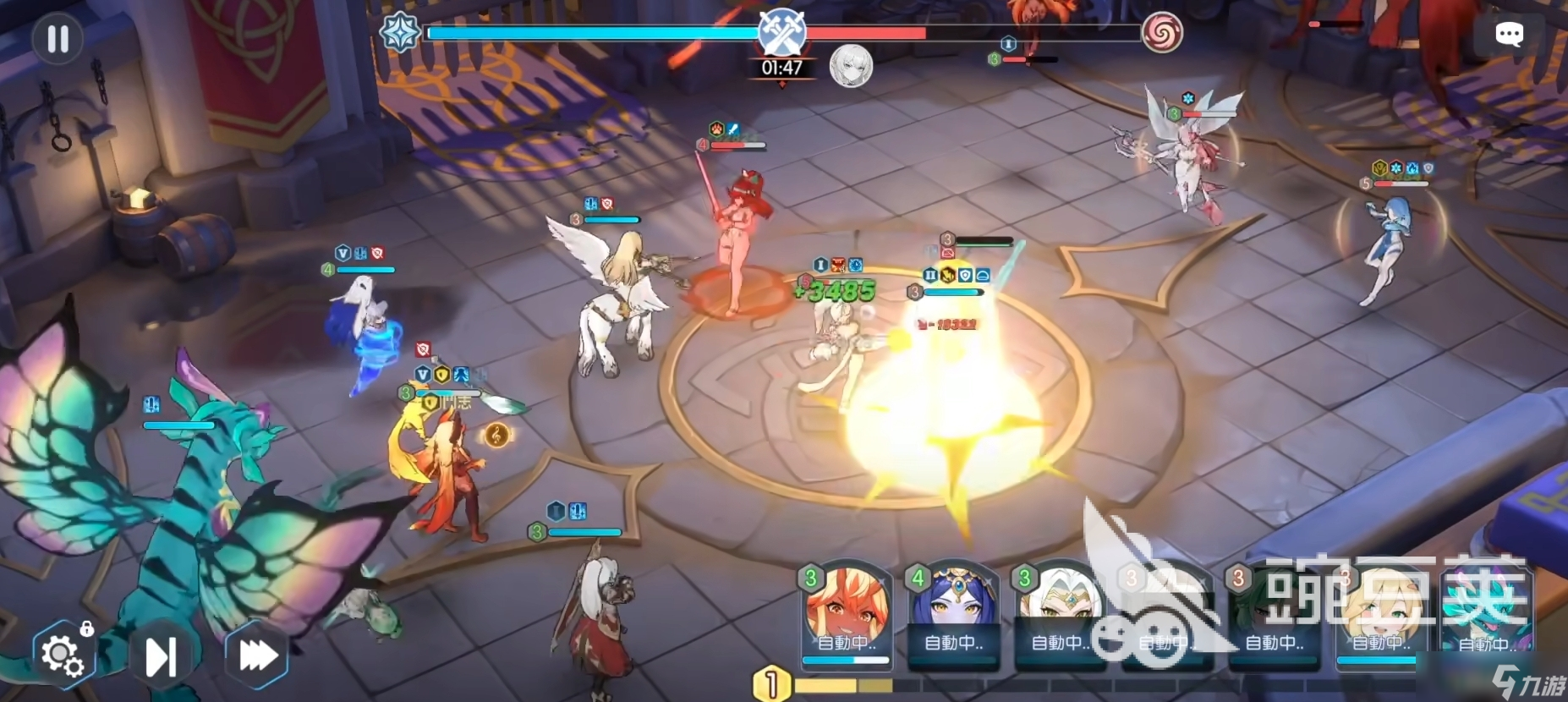The height and width of the screenshot is (702, 1568).
Task: Click the white-haired character avatar under timer
Action: tap(850, 66)
